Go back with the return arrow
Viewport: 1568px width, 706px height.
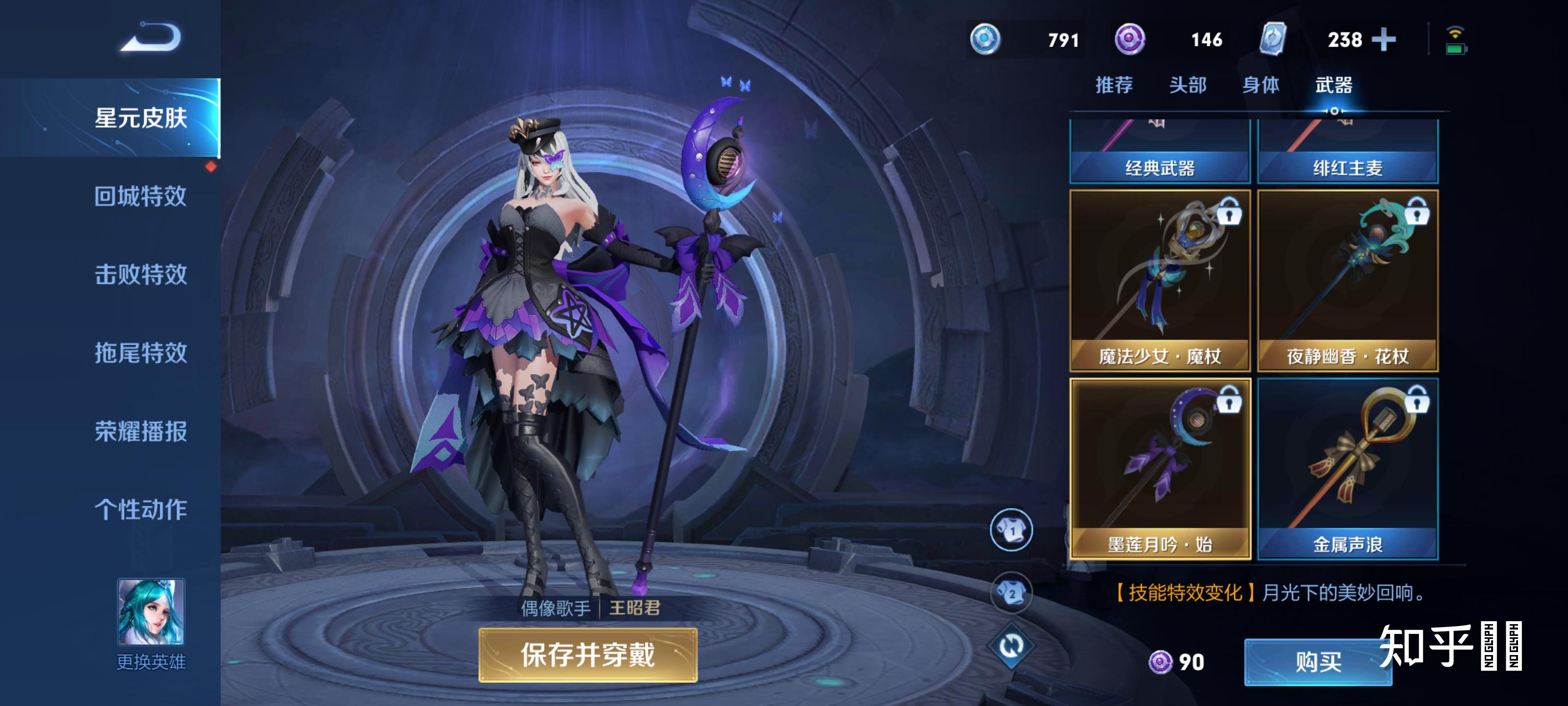tap(151, 38)
